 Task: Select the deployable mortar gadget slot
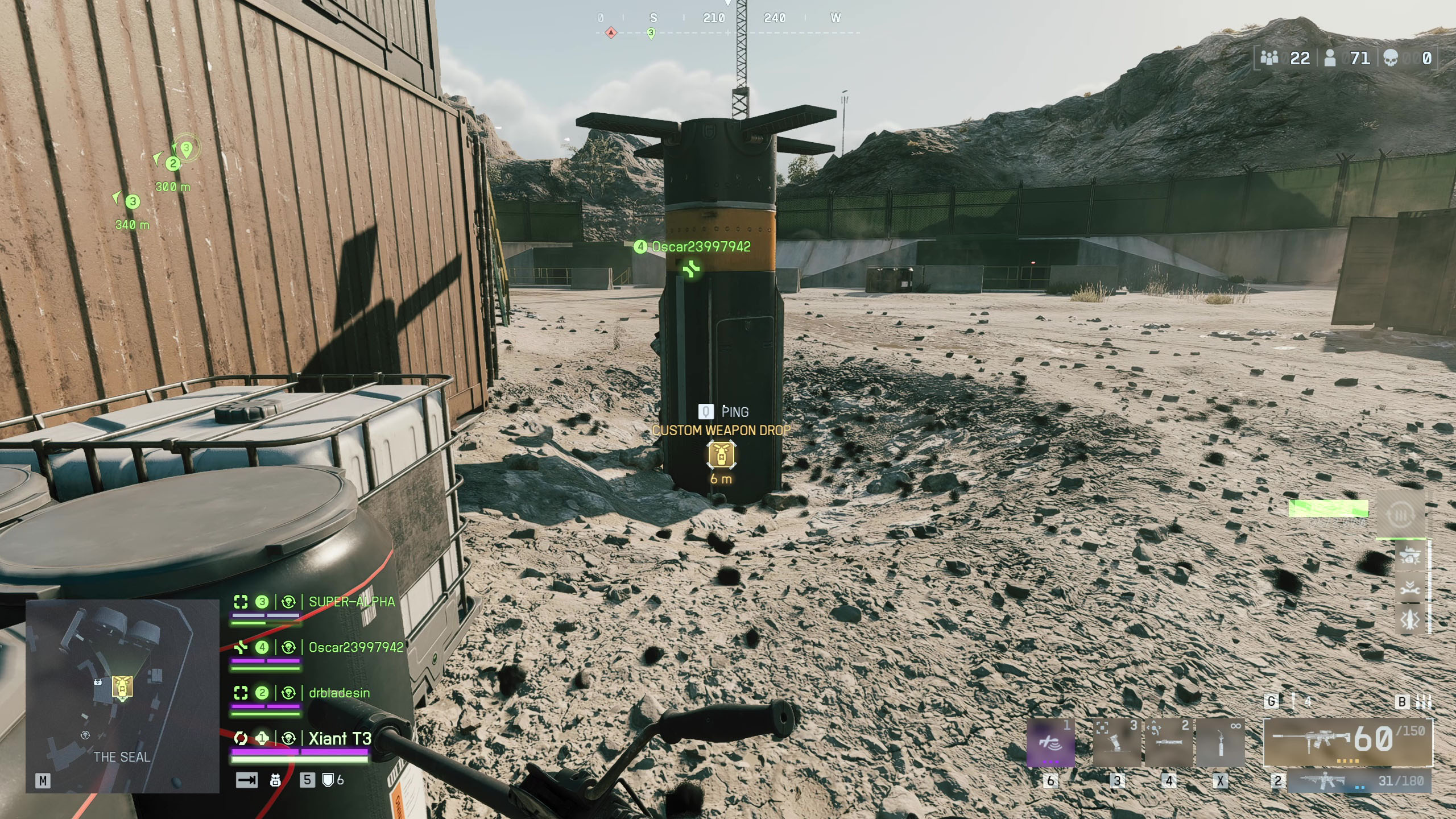[1116, 743]
